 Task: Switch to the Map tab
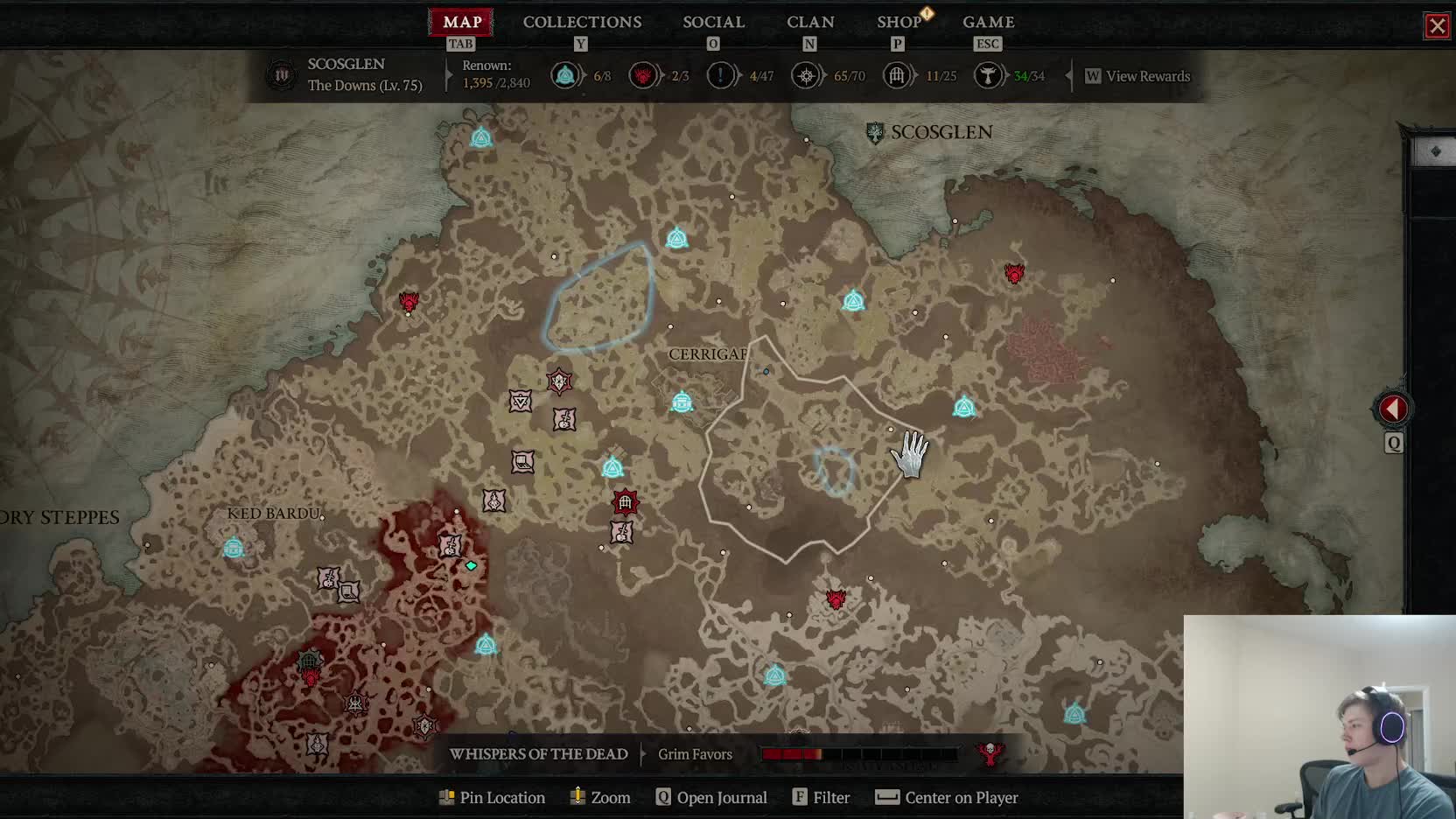click(461, 22)
